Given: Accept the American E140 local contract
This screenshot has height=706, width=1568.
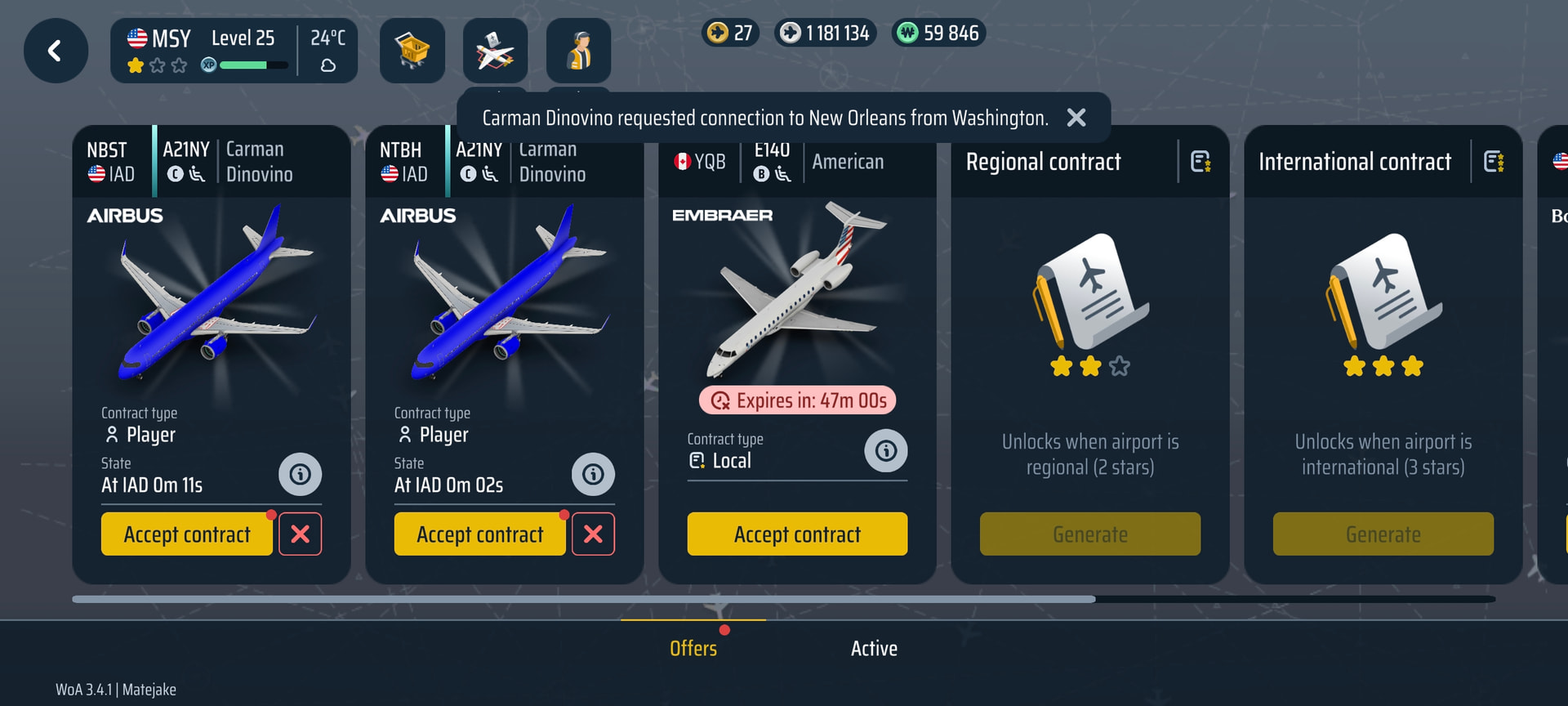Looking at the screenshot, I should point(797,534).
